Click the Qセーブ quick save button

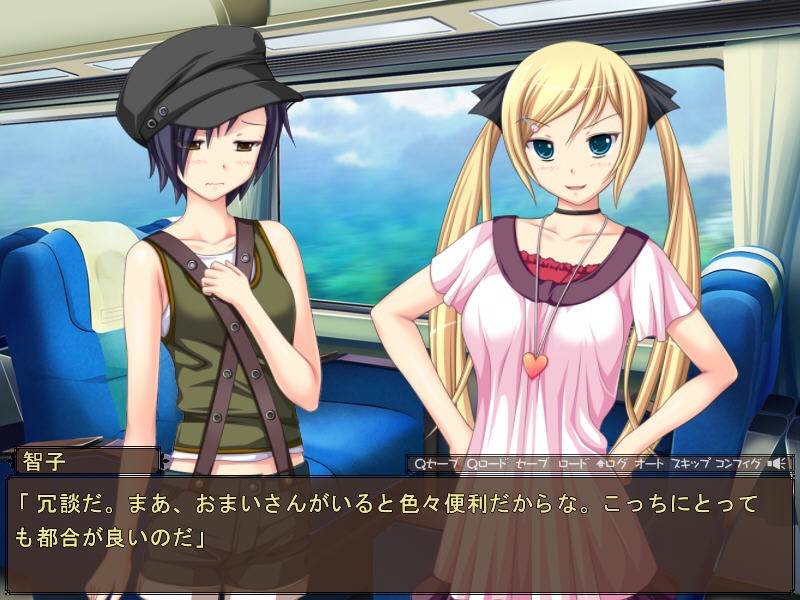click(x=438, y=464)
